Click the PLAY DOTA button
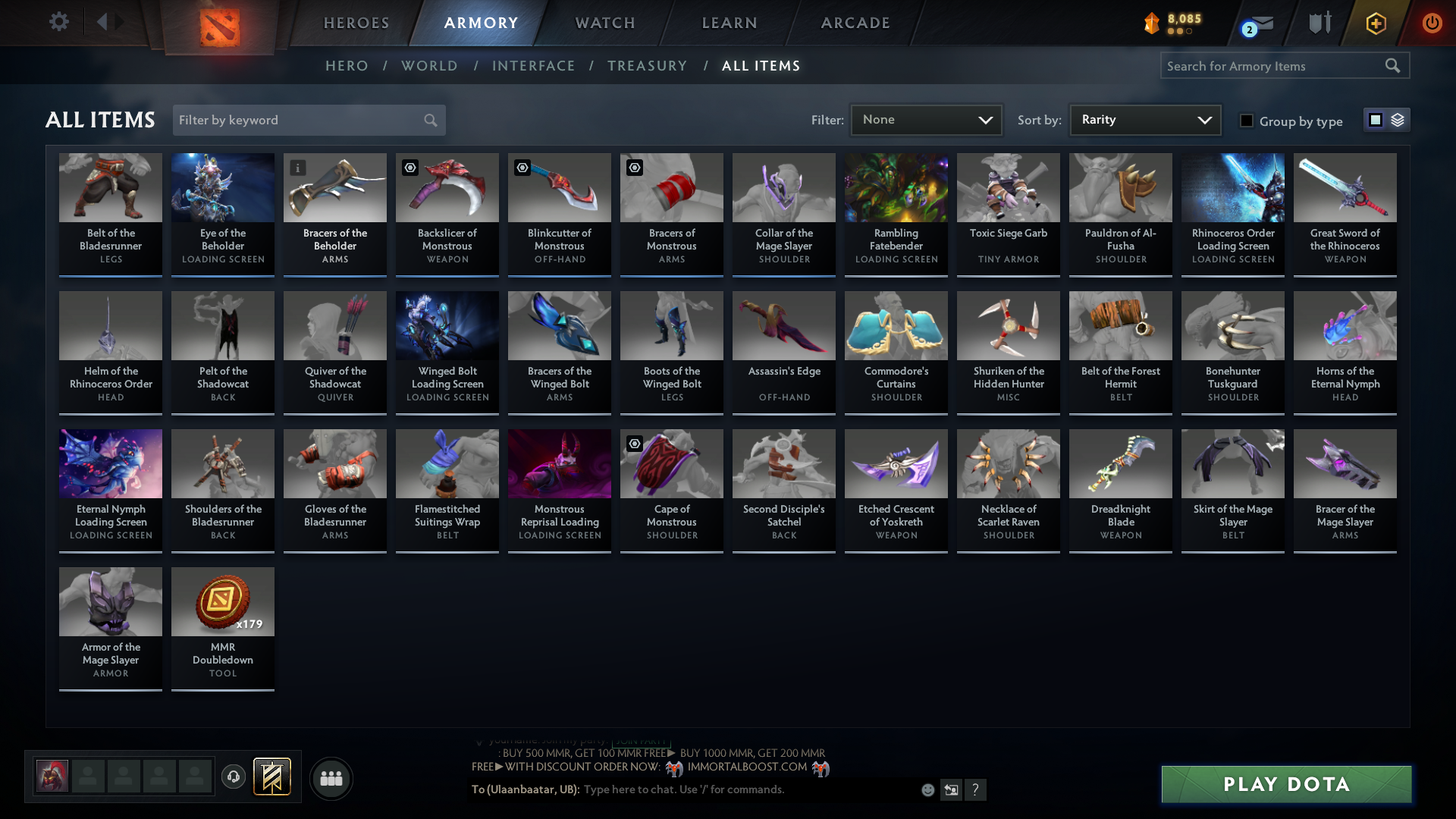Viewport: 1456px width, 819px height. (x=1285, y=784)
